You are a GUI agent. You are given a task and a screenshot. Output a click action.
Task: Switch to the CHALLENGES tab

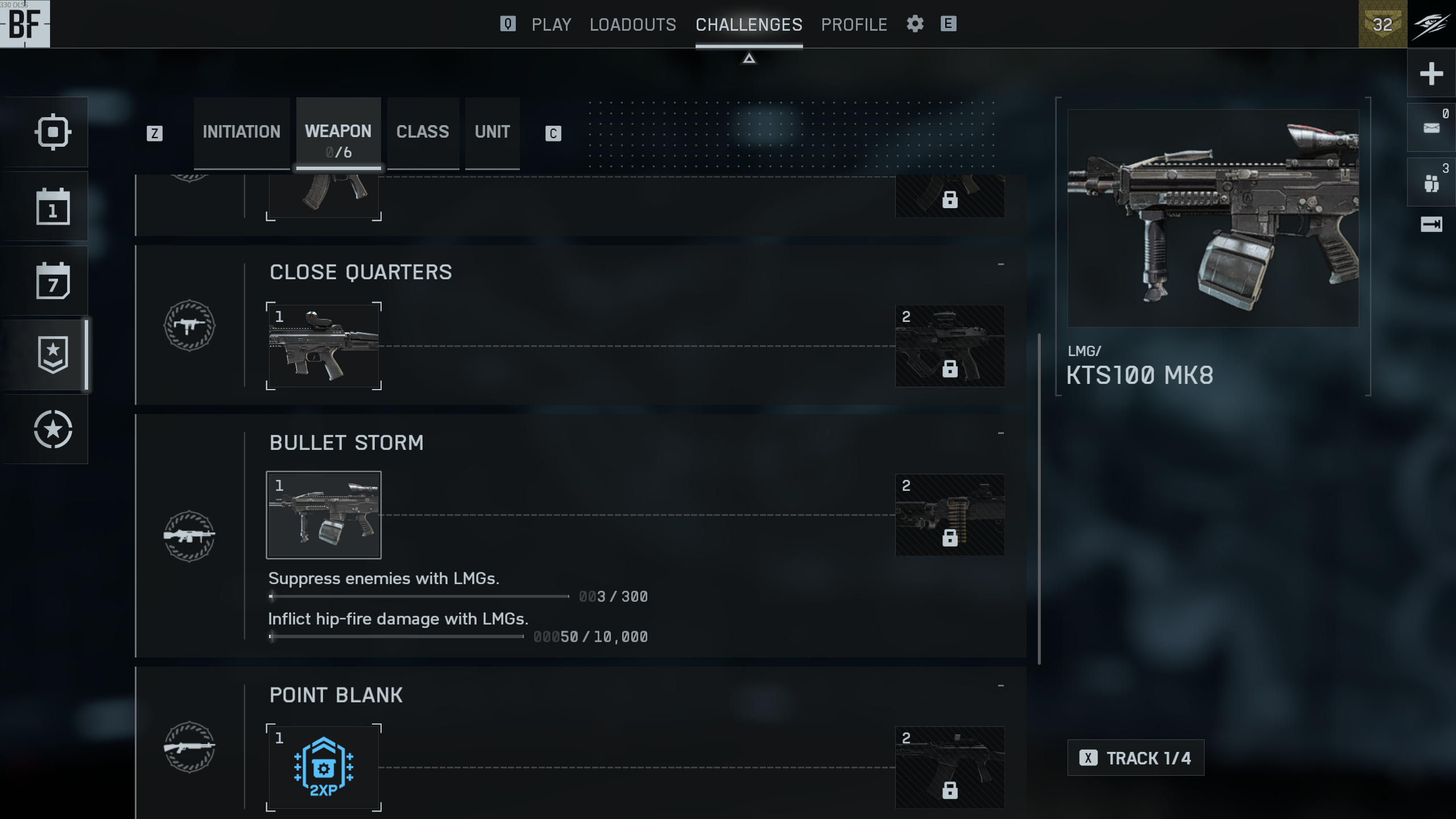(749, 24)
